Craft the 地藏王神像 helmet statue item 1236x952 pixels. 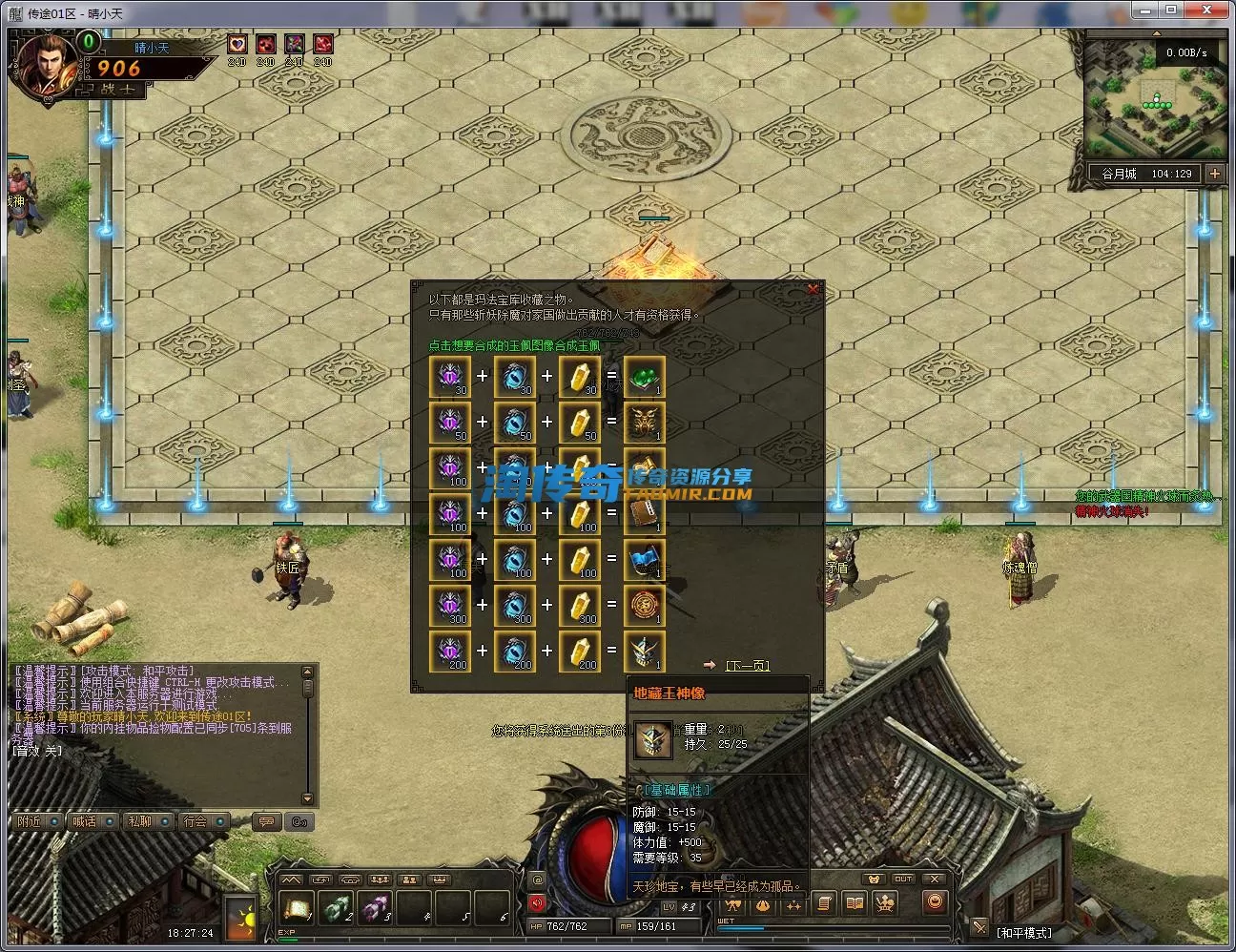point(644,651)
